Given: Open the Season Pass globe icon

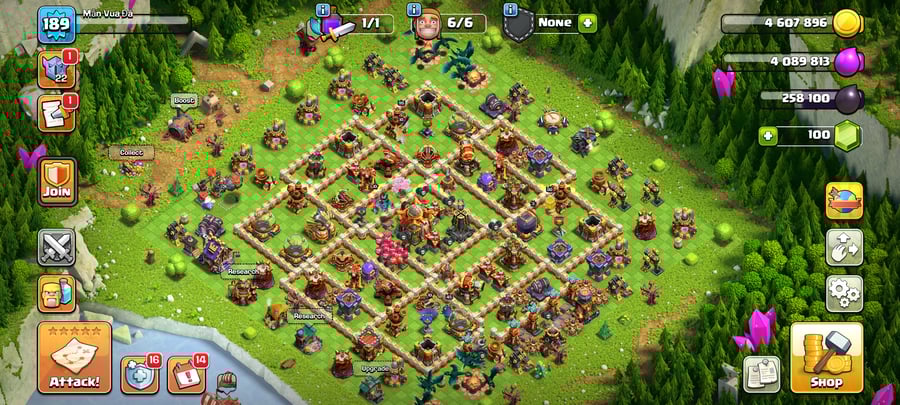Looking at the screenshot, I should [844, 201].
